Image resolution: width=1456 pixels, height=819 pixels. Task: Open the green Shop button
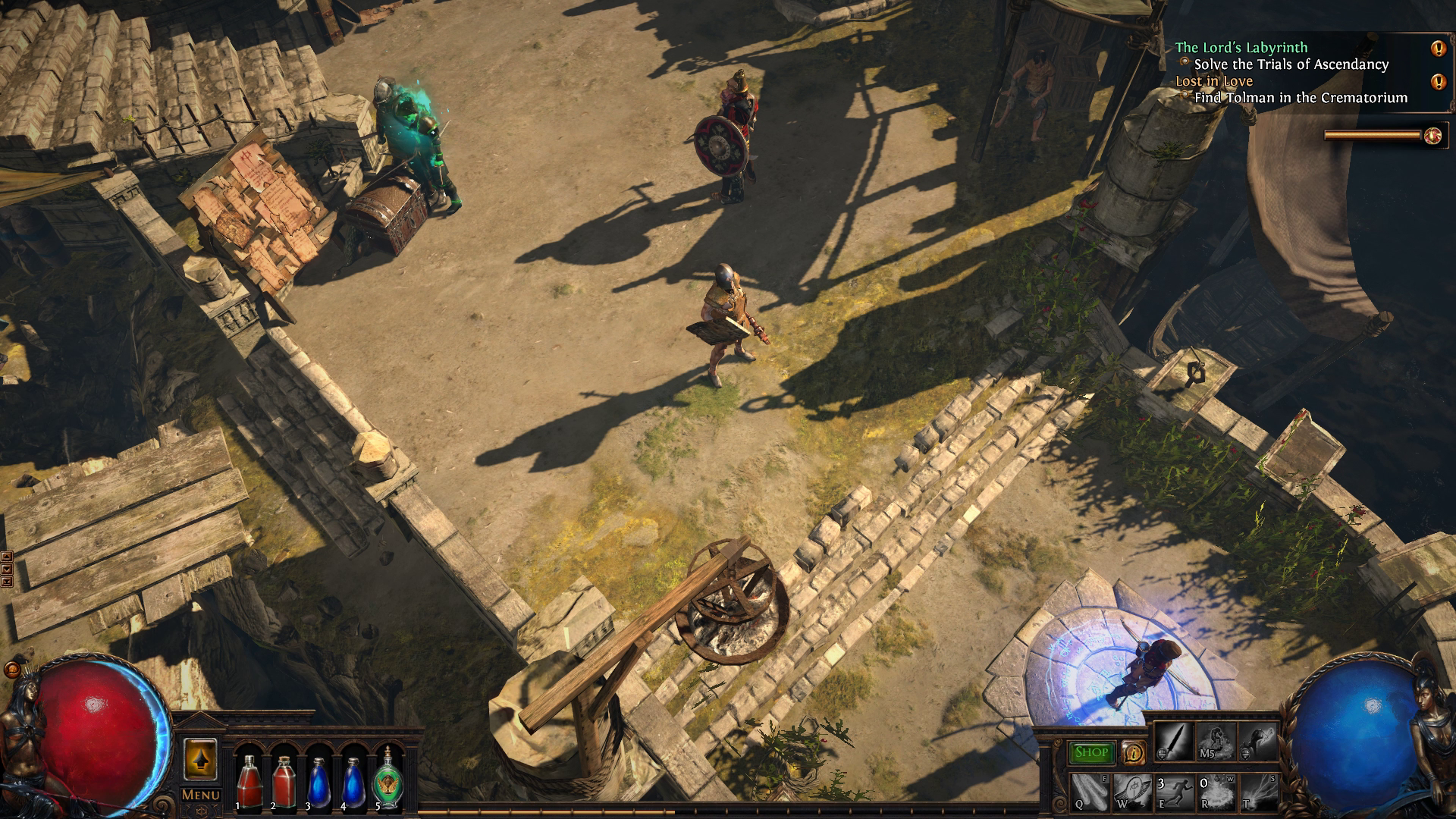click(x=1091, y=752)
